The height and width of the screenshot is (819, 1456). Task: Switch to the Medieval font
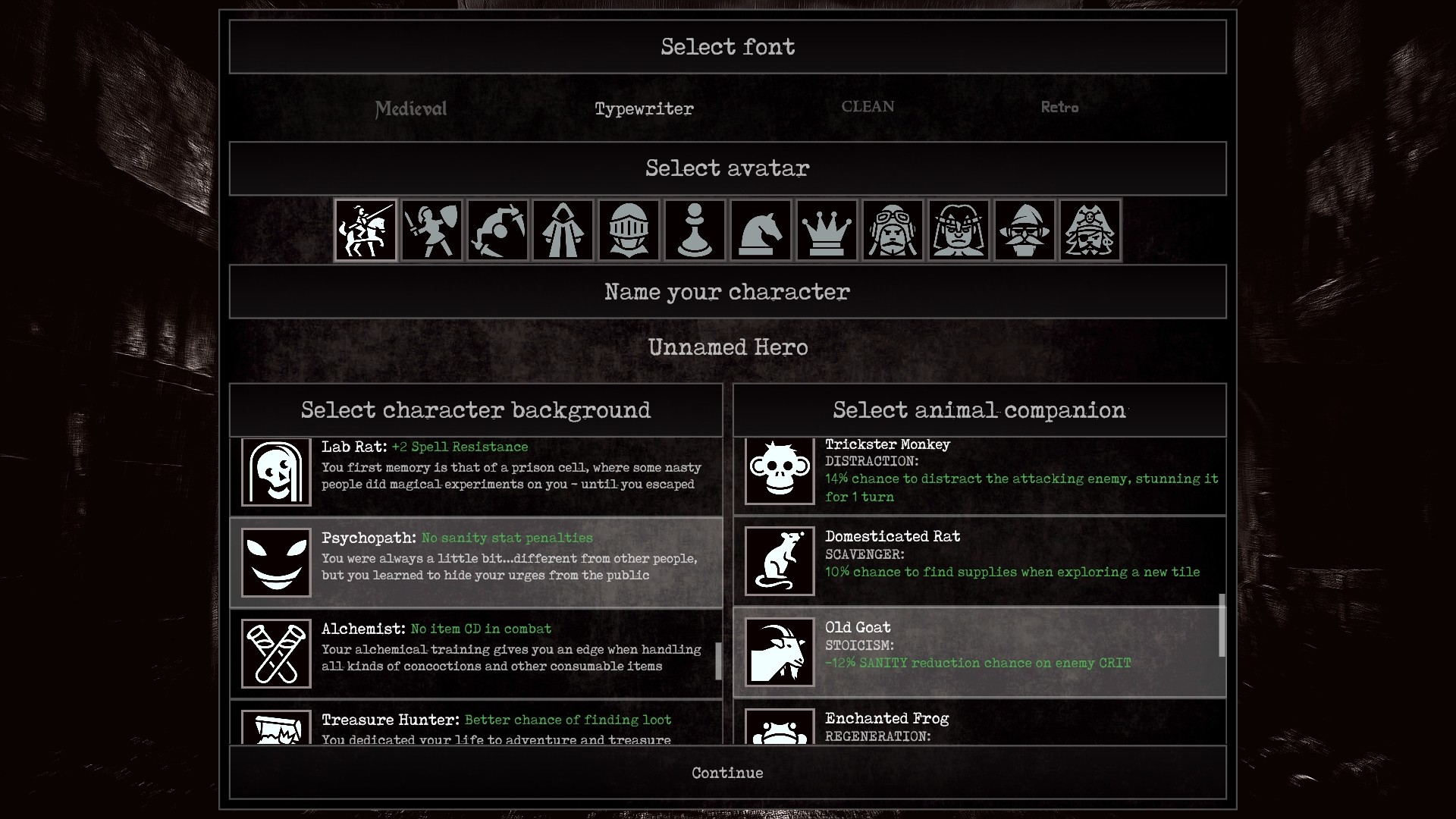tap(409, 108)
